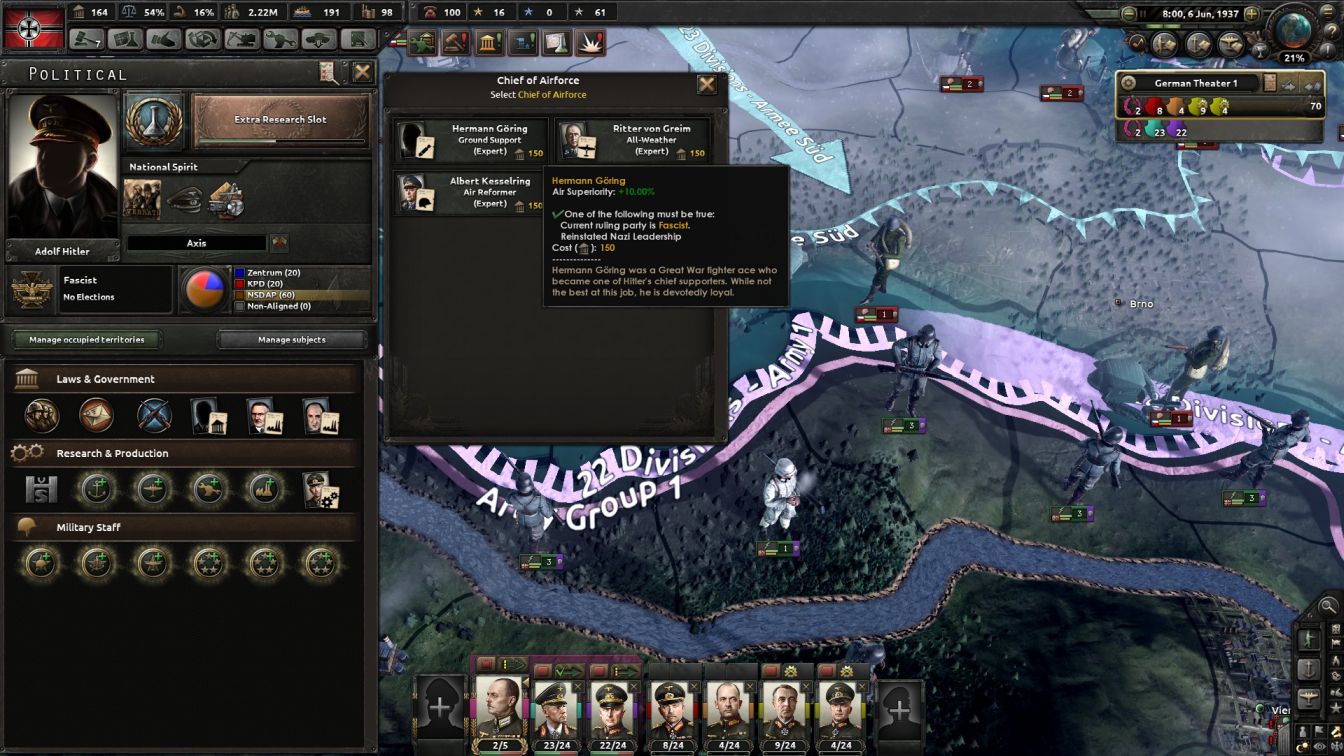Switch to the Research tab flask icon
The width and height of the screenshot is (1344, 756).
tap(124, 40)
